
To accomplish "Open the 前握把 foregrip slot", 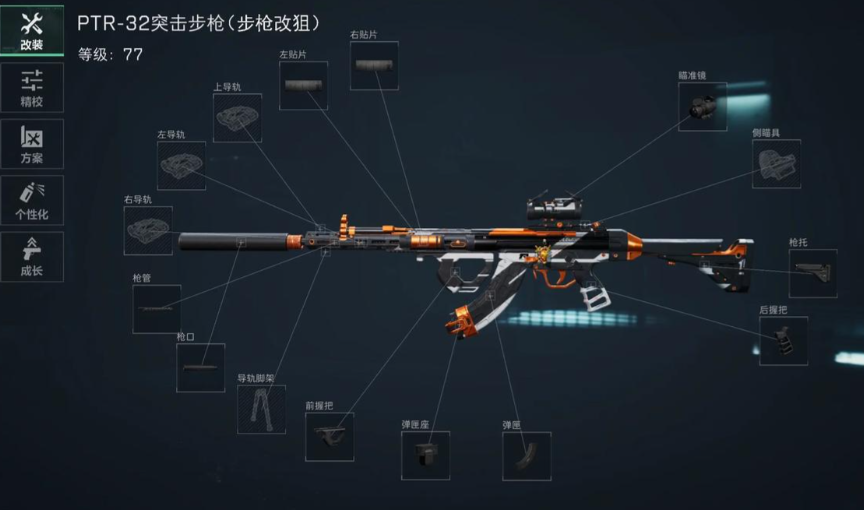I will click(x=329, y=437).
